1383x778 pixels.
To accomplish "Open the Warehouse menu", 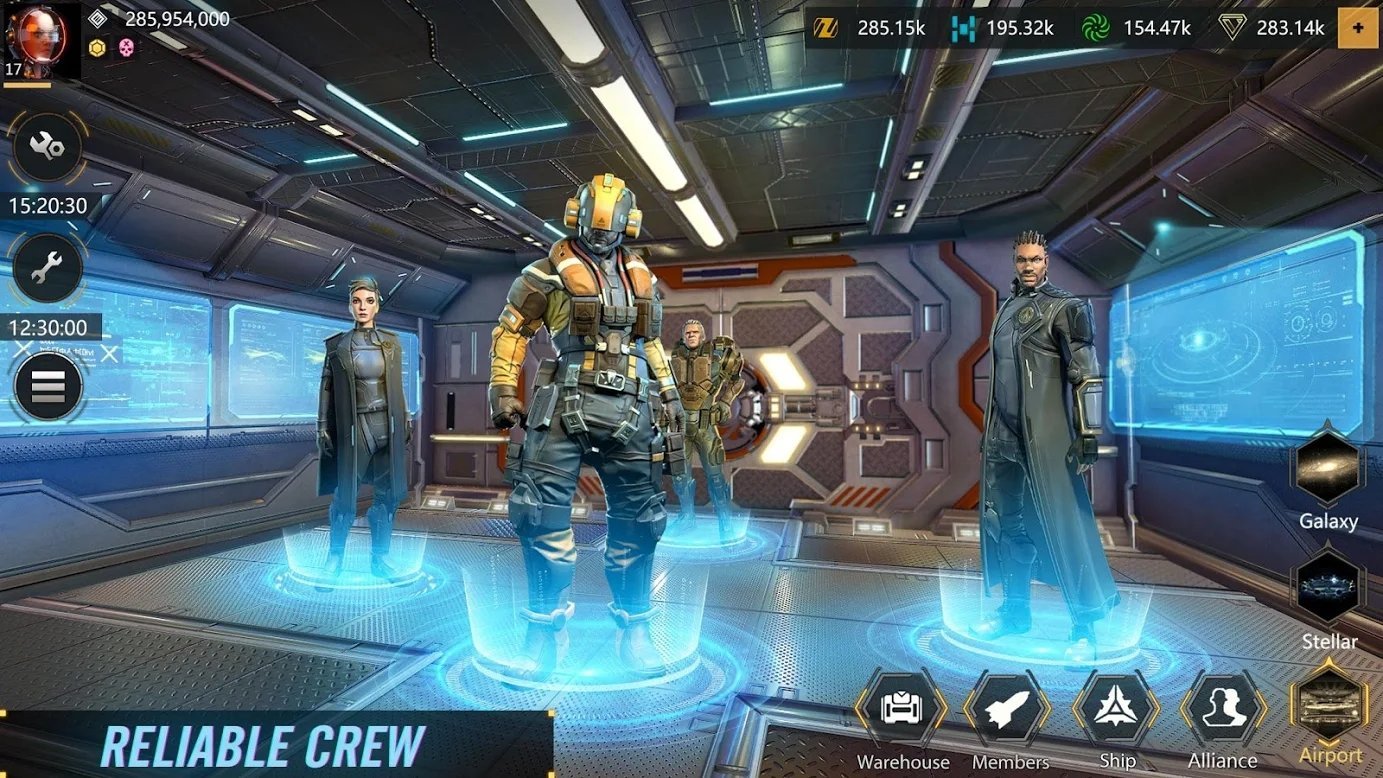I will [901, 709].
